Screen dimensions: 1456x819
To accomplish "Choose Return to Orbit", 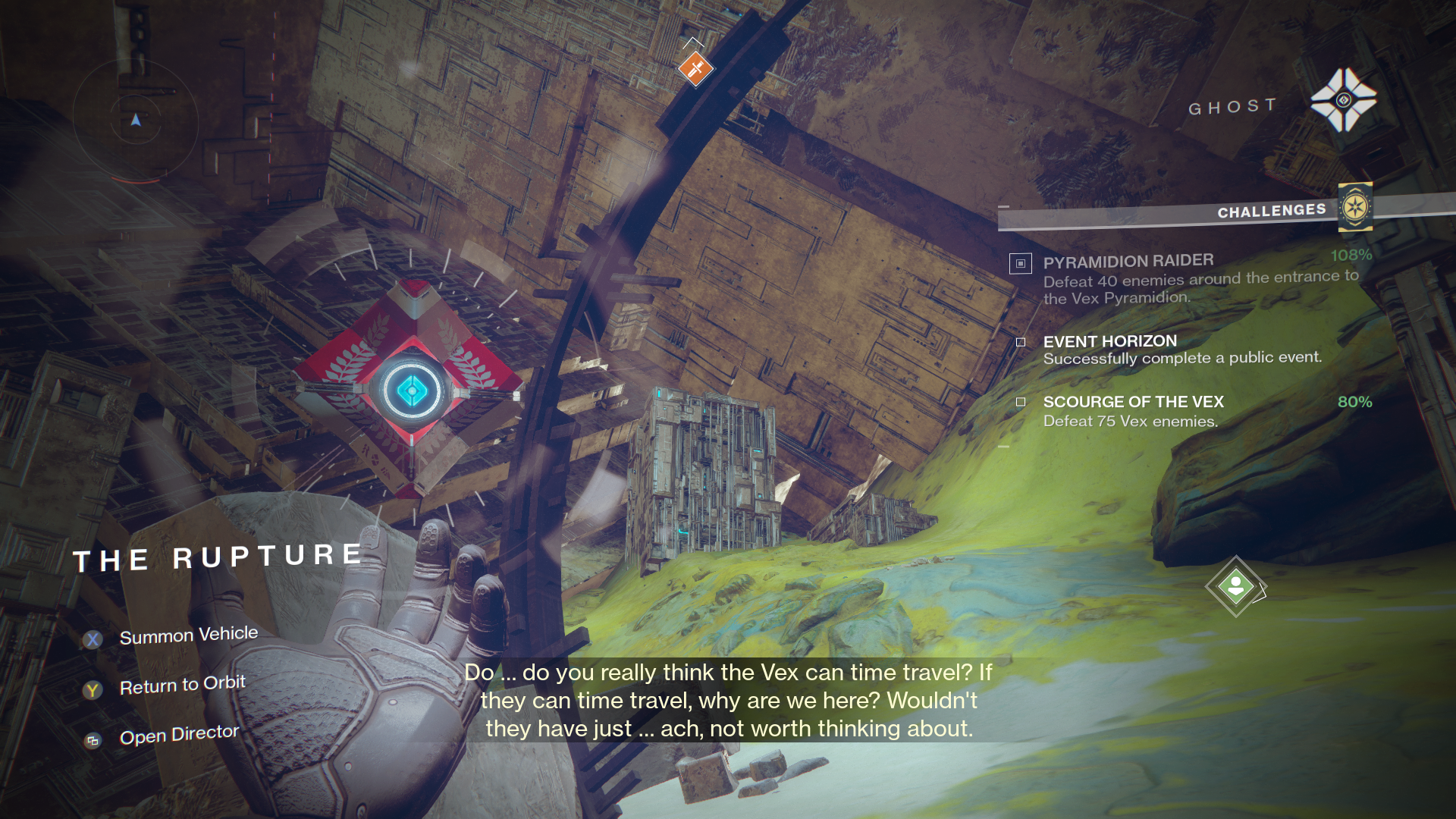I will click(x=182, y=686).
